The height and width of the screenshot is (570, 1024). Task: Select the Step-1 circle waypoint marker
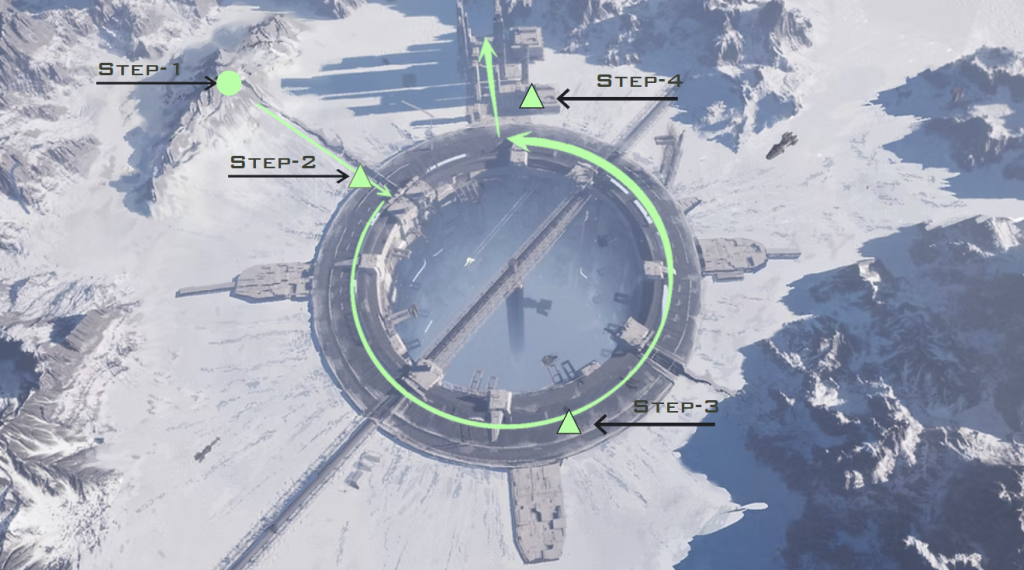(x=229, y=83)
